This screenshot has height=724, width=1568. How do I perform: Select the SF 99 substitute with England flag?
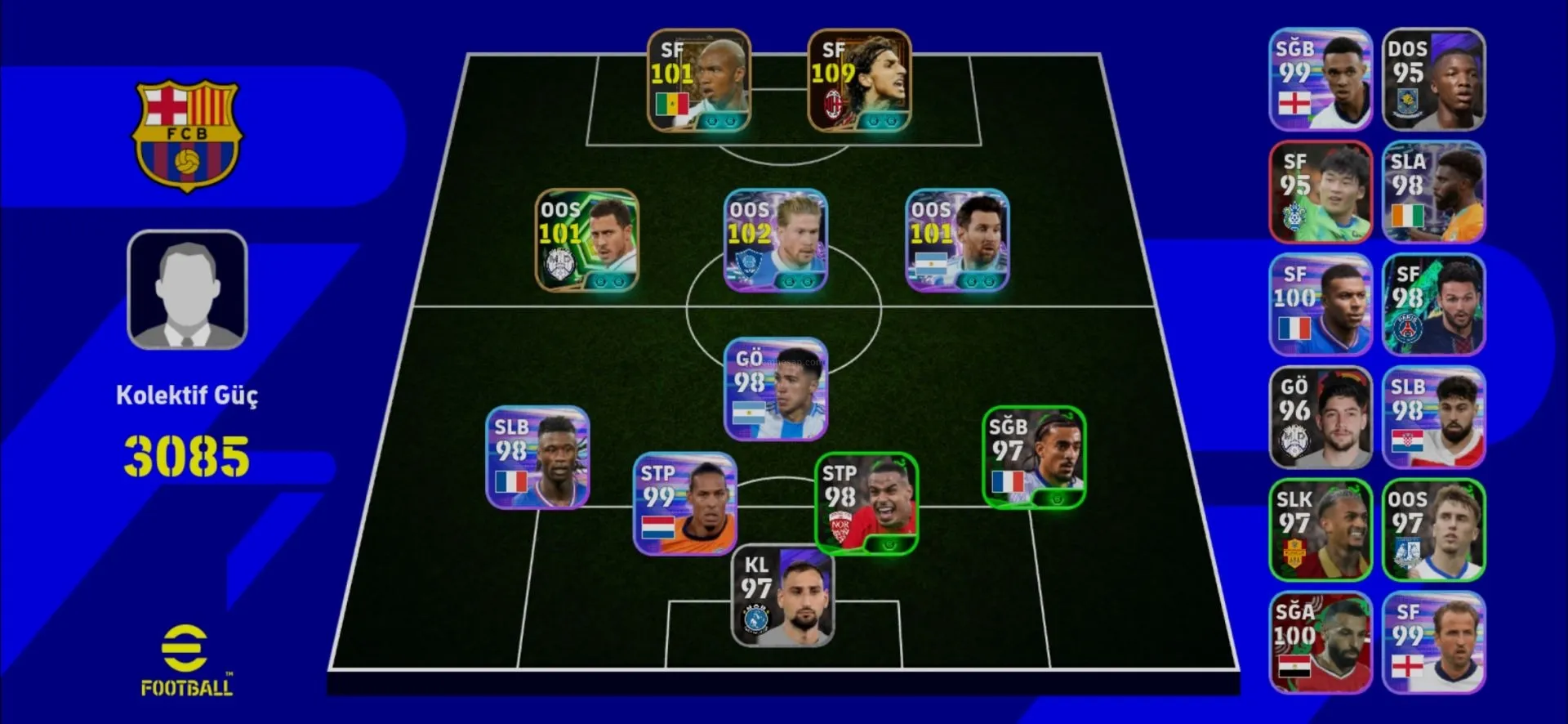1433,643
